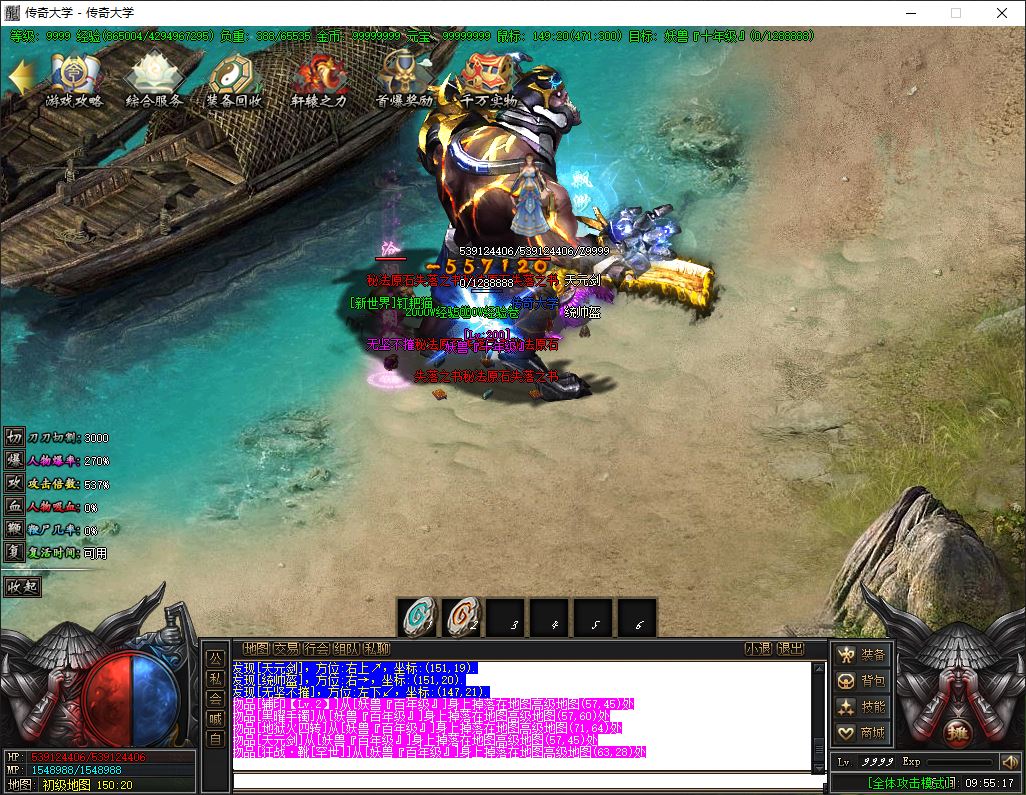Collapse the top icon bar with the yellow arrow
Viewport: 1026px width, 795px height.
click(x=21, y=77)
